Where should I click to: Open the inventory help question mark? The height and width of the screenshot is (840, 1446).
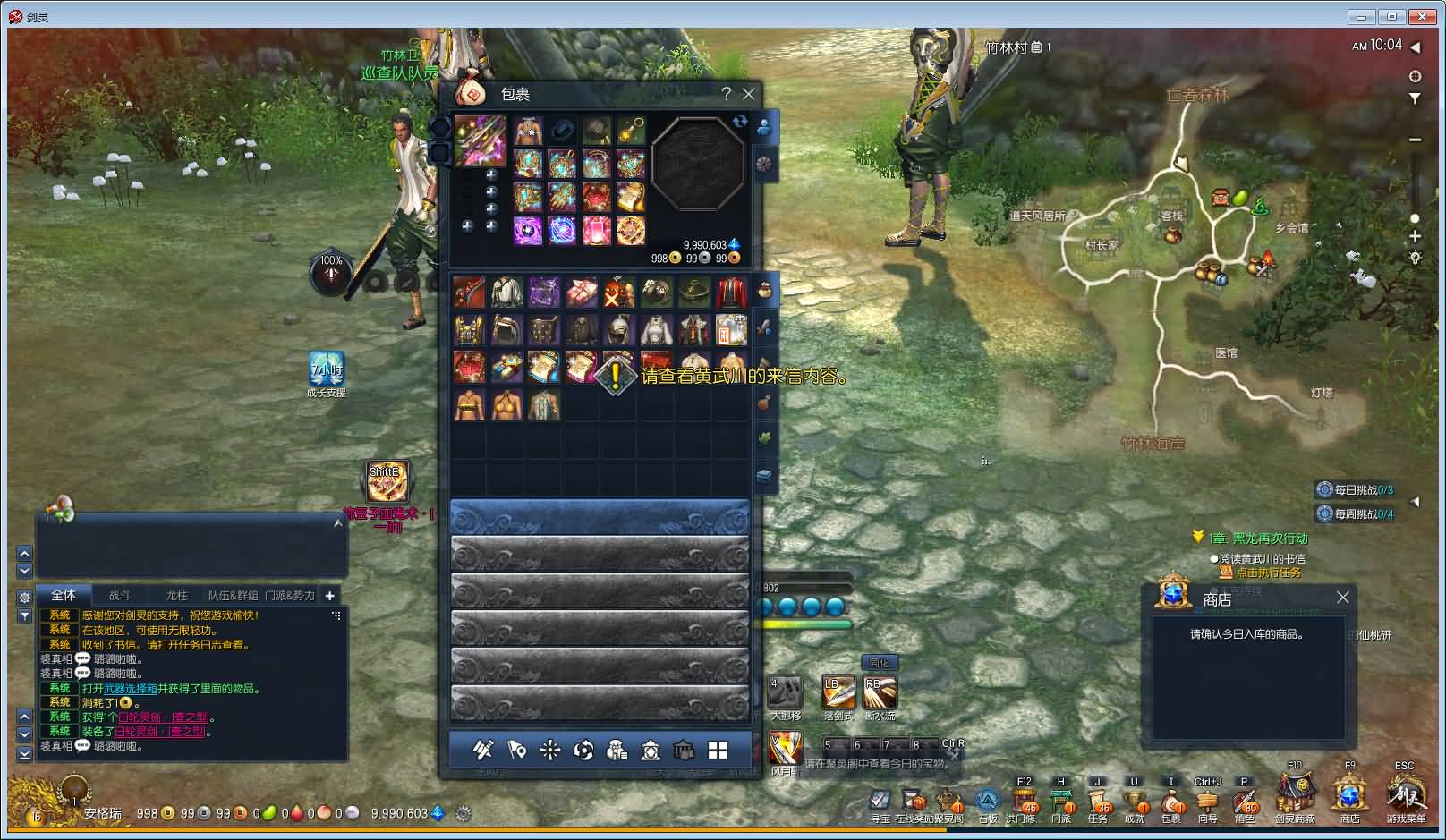pyautogui.click(x=726, y=94)
